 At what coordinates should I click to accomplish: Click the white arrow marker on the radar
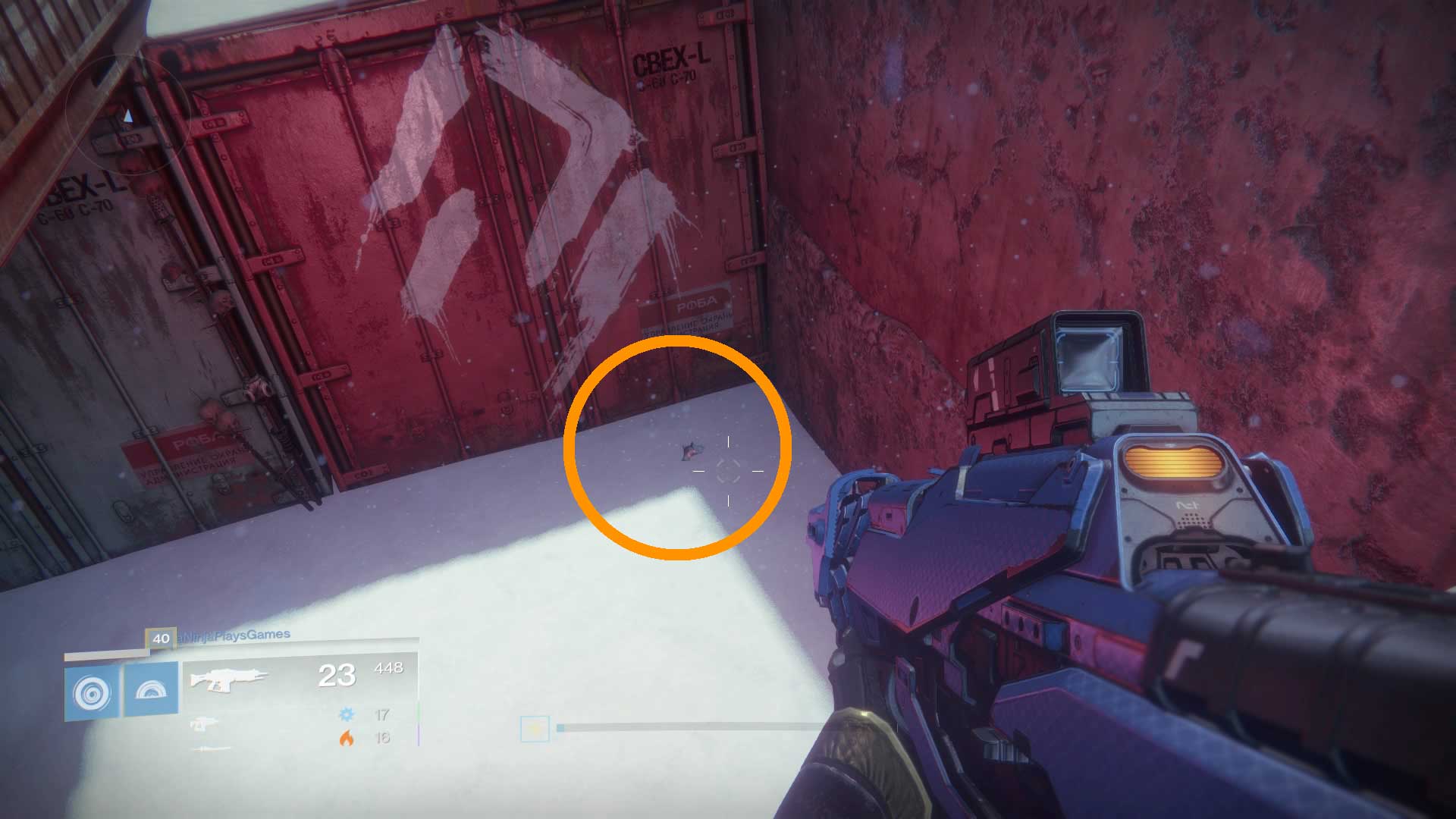[130, 116]
